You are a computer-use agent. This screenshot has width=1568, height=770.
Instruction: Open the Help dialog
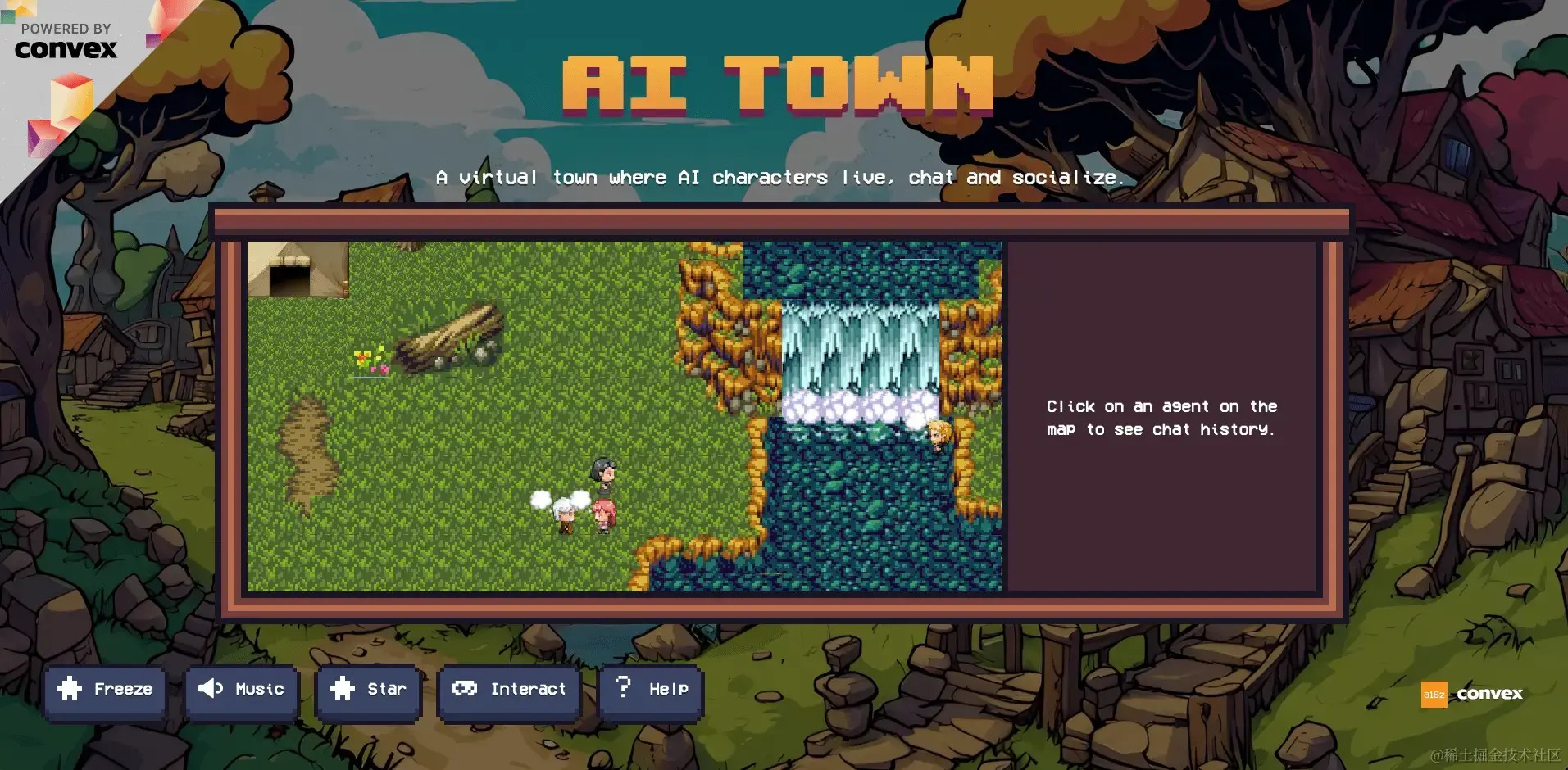(x=652, y=690)
